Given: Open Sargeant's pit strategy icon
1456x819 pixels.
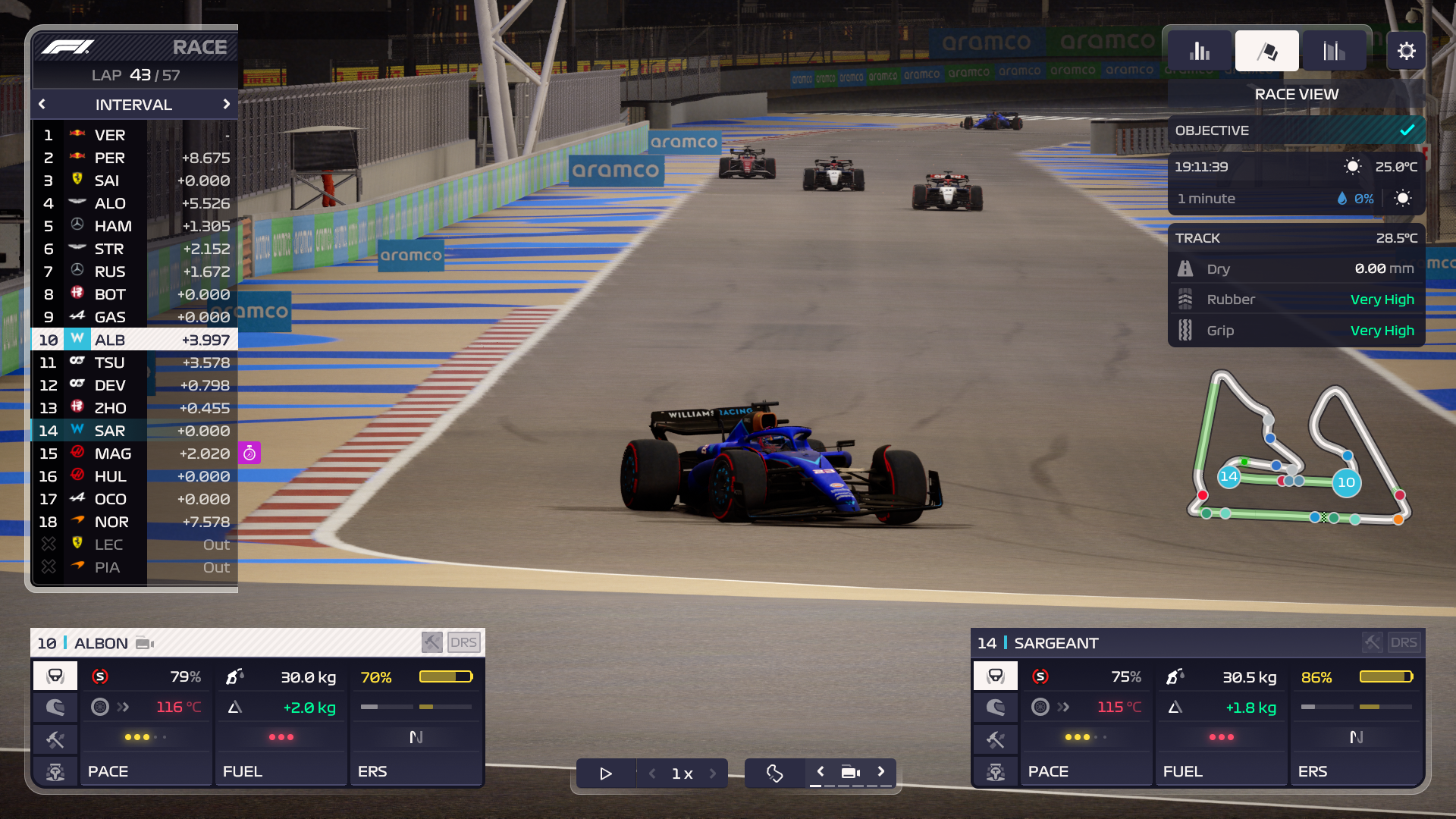Looking at the screenshot, I should (995, 772).
